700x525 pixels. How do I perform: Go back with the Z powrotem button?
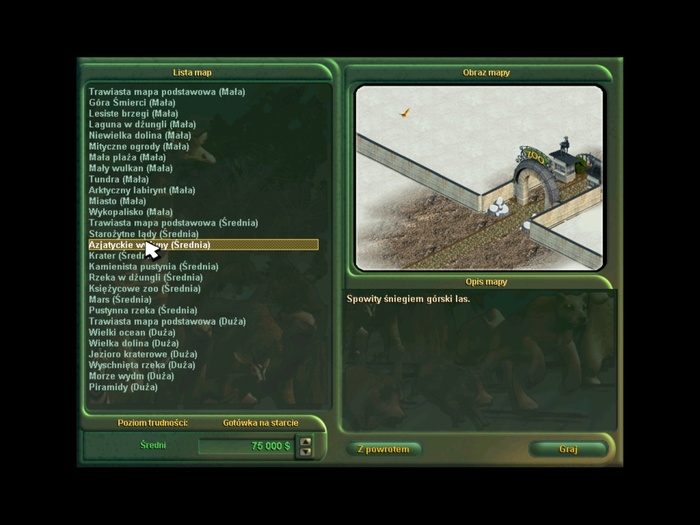point(384,449)
